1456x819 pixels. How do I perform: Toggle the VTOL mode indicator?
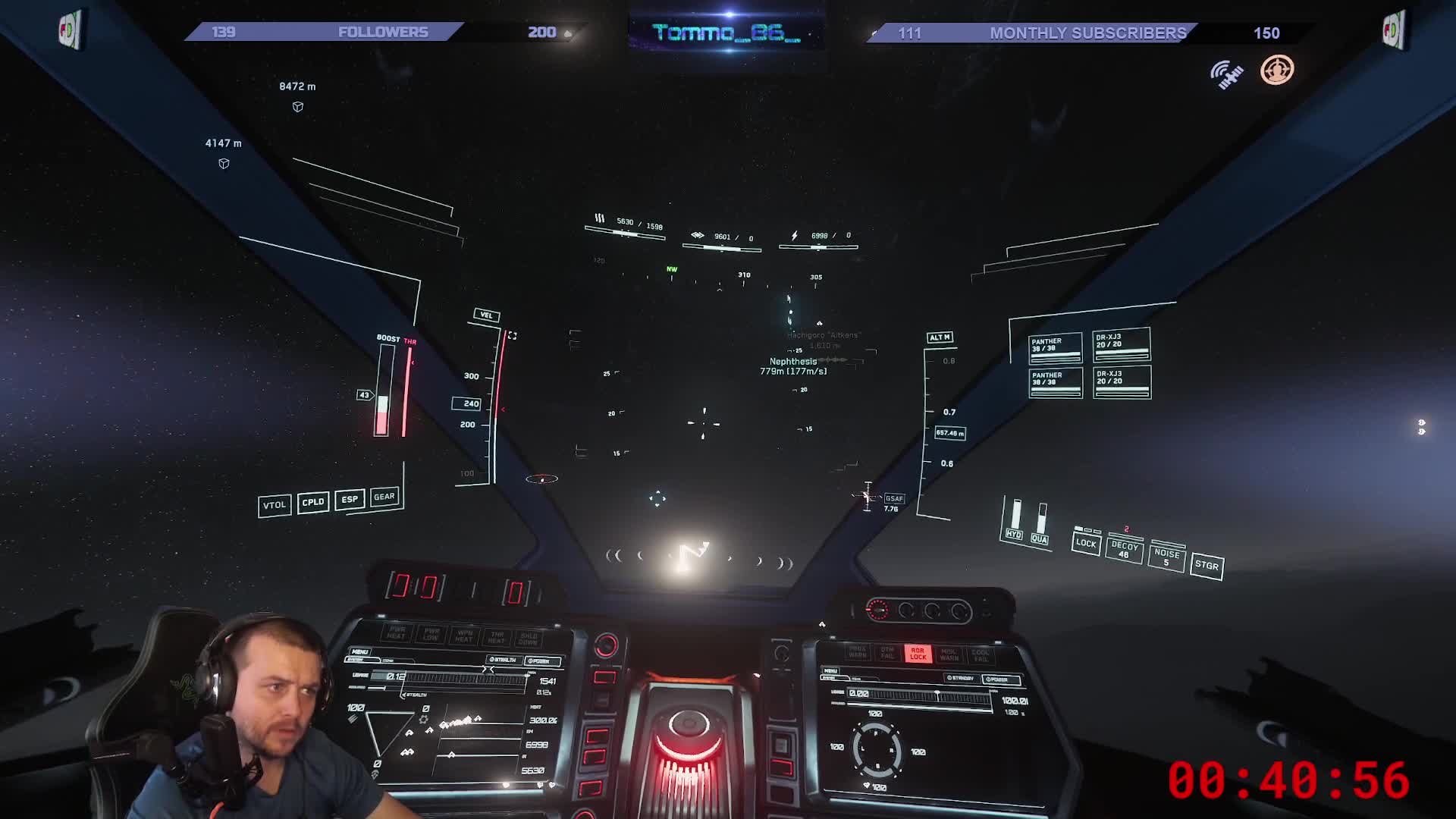[275, 505]
